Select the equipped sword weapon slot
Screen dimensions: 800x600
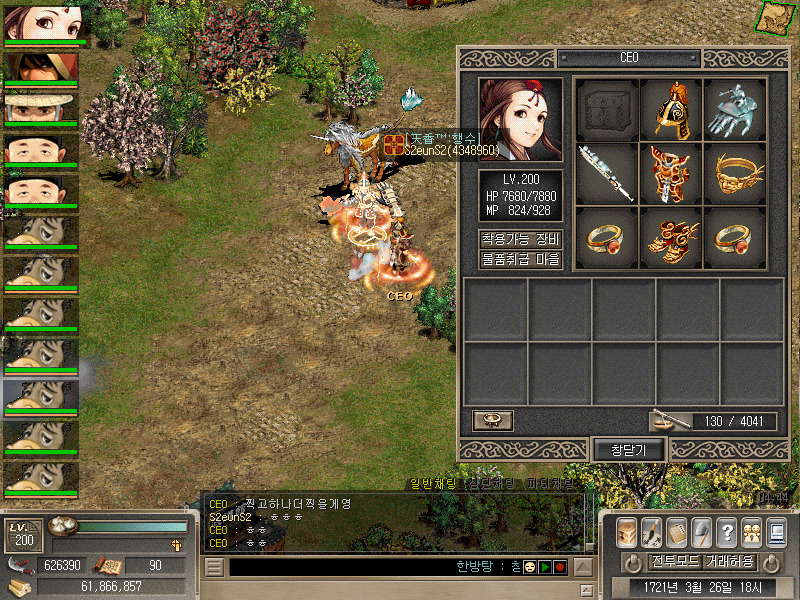(607, 173)
